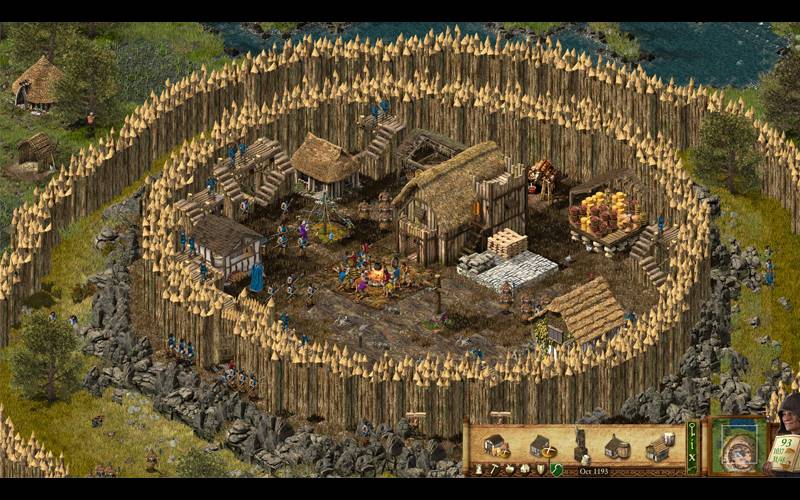Screen dimensions: 800x500
Task: Choose the inn building with mug sign
Action: tap(657, 446)
